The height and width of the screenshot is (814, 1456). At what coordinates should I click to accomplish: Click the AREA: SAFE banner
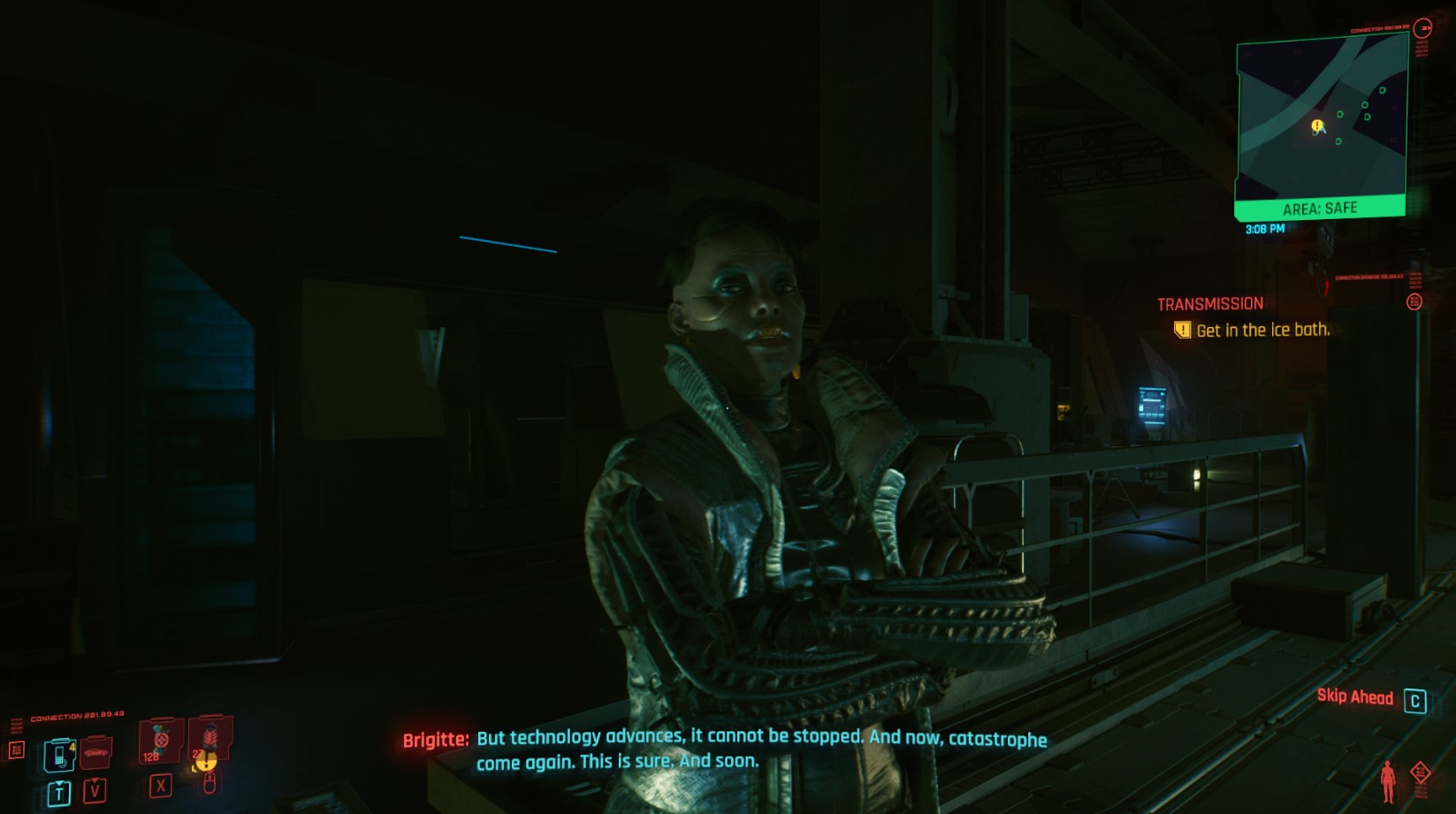pyautogui.click(x=1320, y=209)
